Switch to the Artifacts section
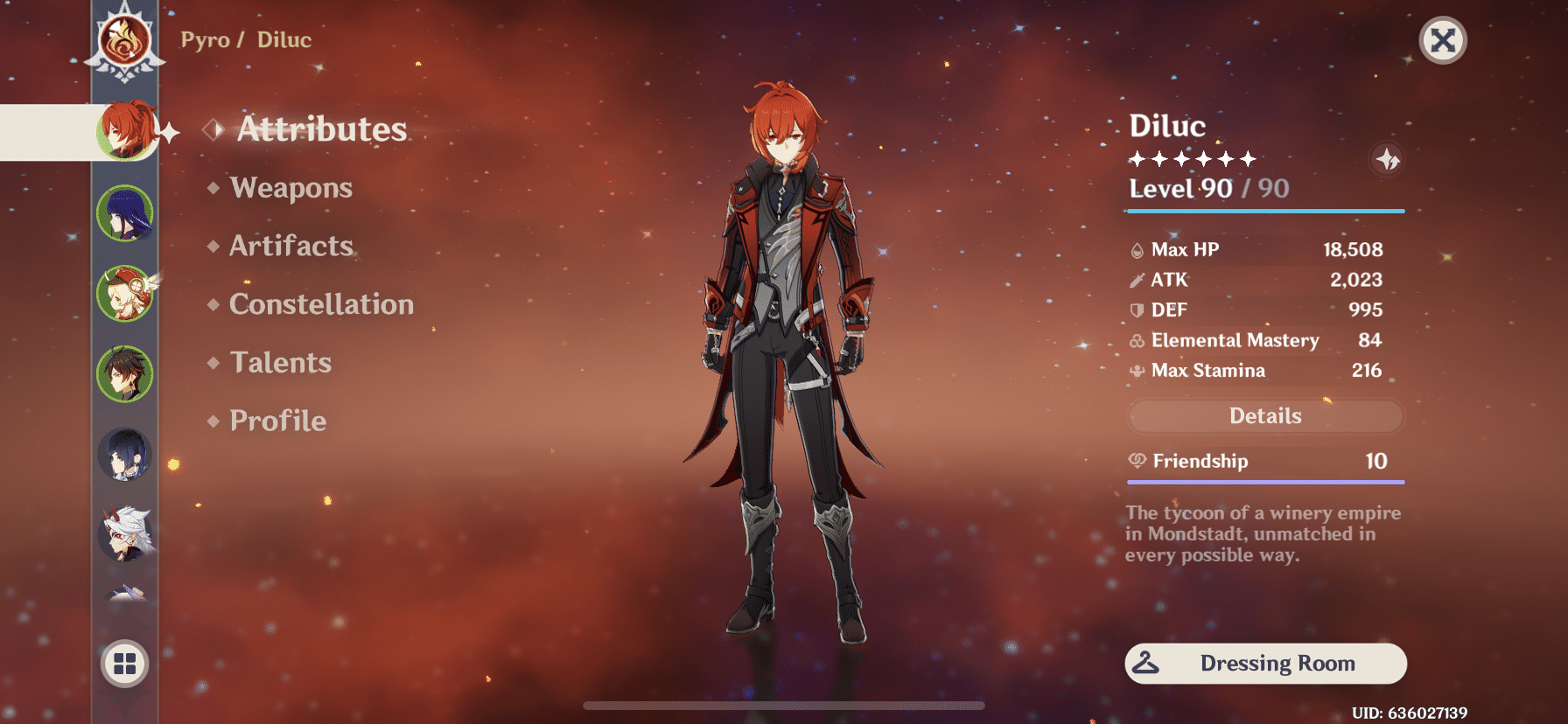 pyautogui.click(x=290, y=246)
